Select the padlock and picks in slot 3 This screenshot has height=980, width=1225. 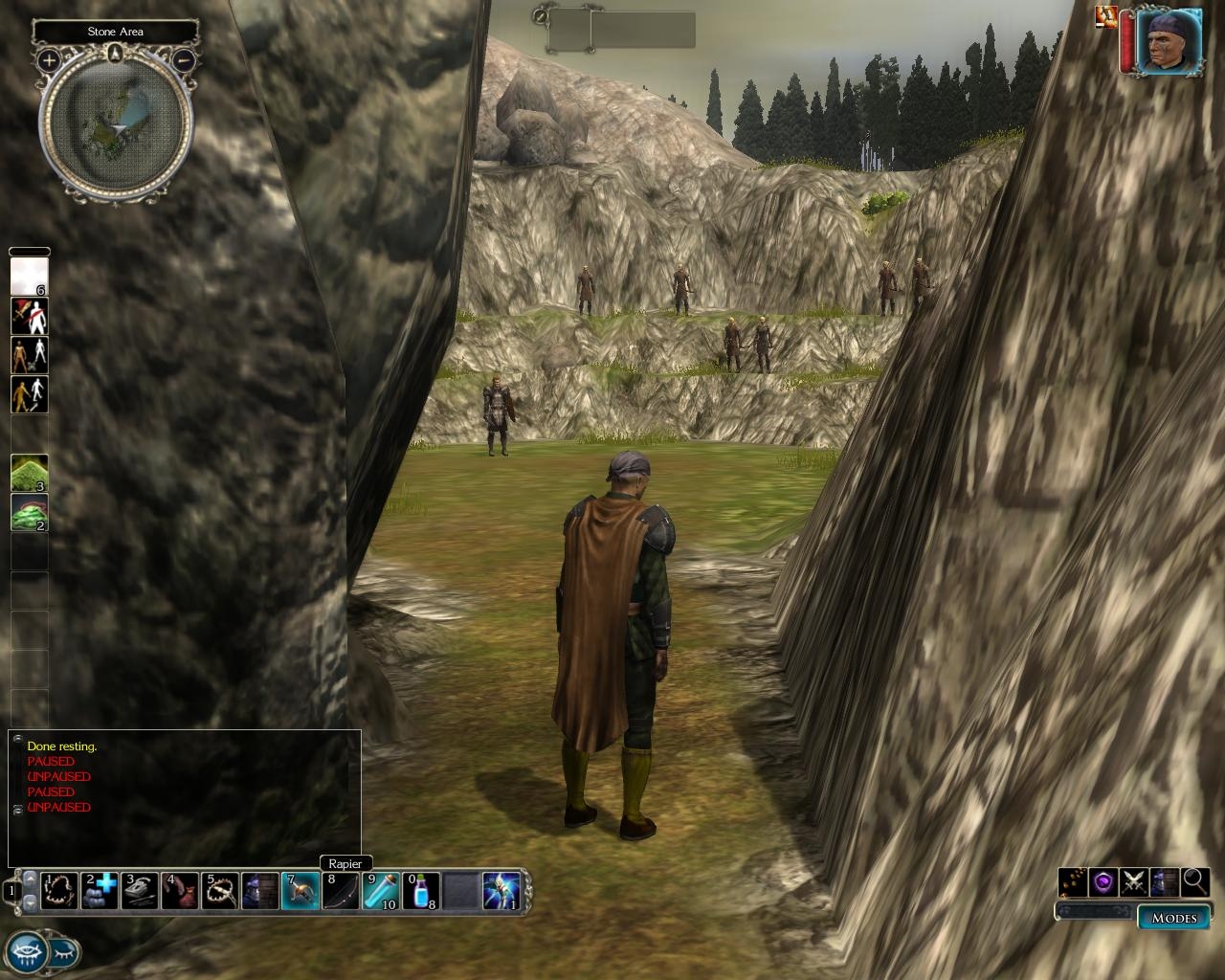pos(140,891)
